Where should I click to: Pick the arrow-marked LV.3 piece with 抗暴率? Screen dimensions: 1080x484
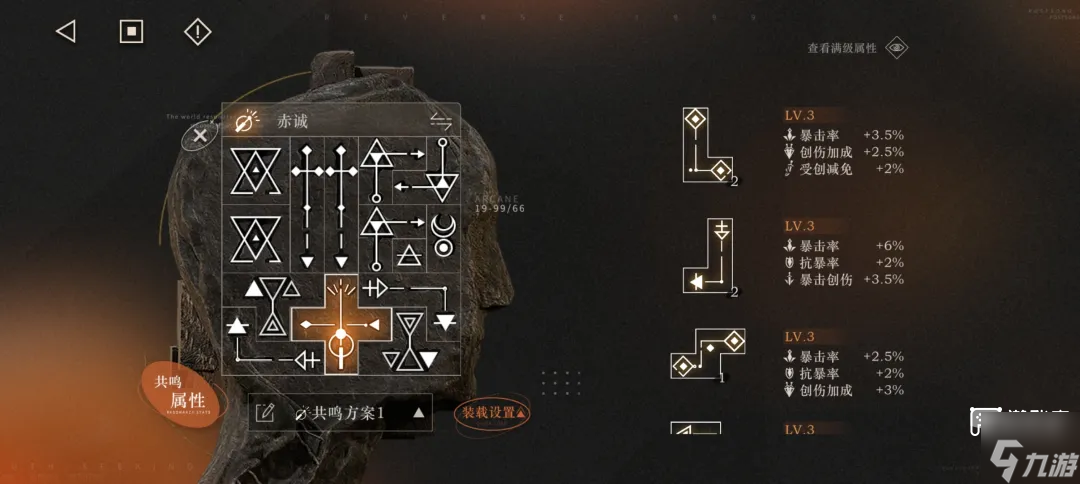click(707, 258)
